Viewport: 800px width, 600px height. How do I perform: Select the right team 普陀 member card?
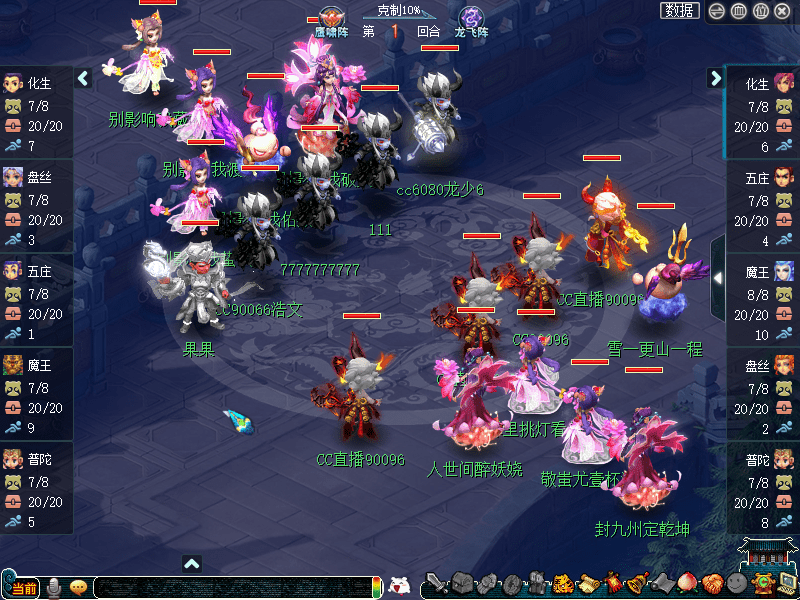(763, 489)
